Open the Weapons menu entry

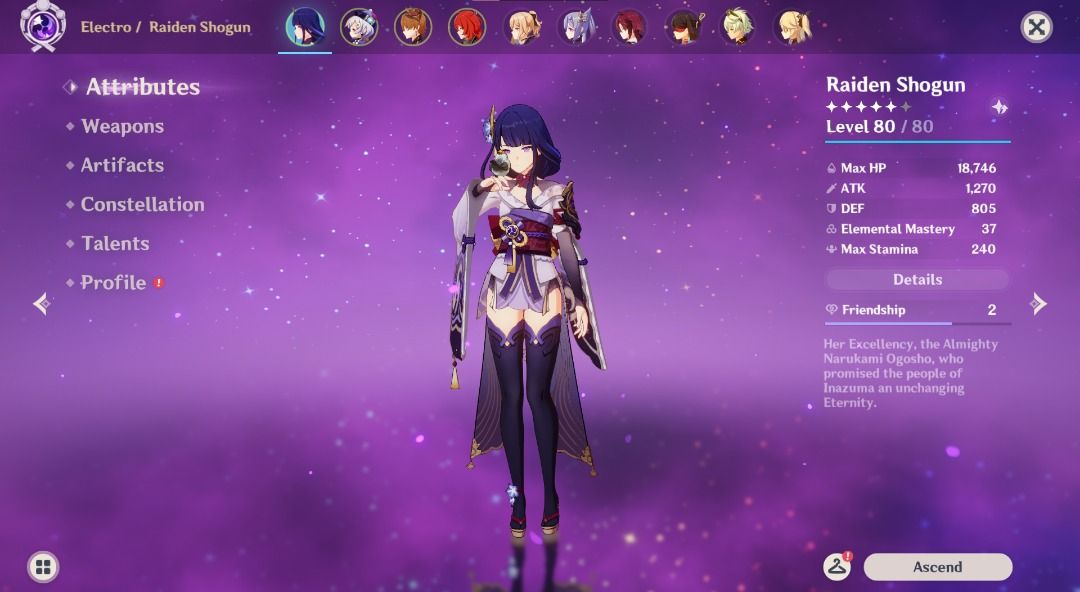(122, 126)
